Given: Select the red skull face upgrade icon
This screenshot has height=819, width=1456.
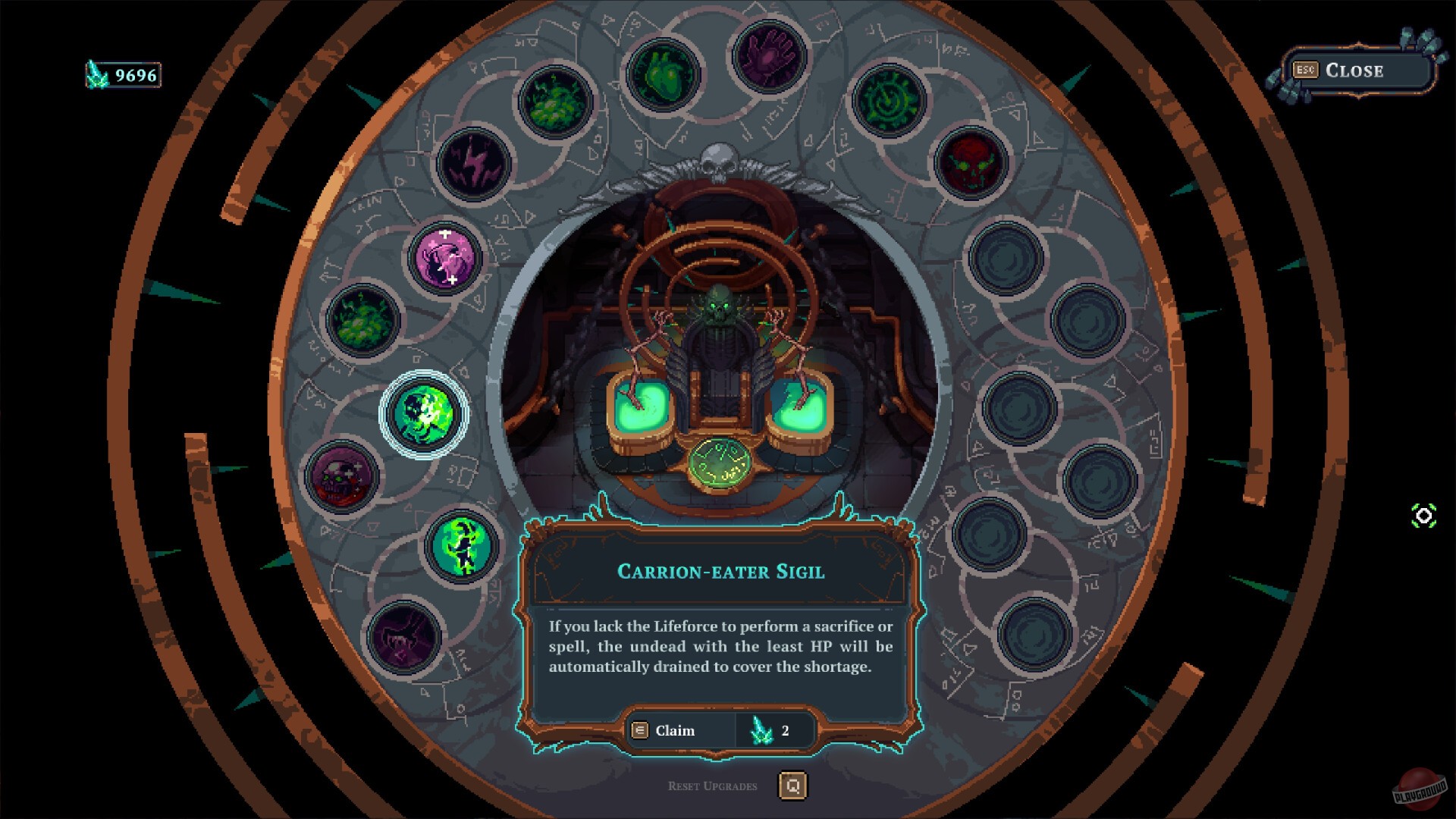Looking at the screenshot, I should (971, 163).
